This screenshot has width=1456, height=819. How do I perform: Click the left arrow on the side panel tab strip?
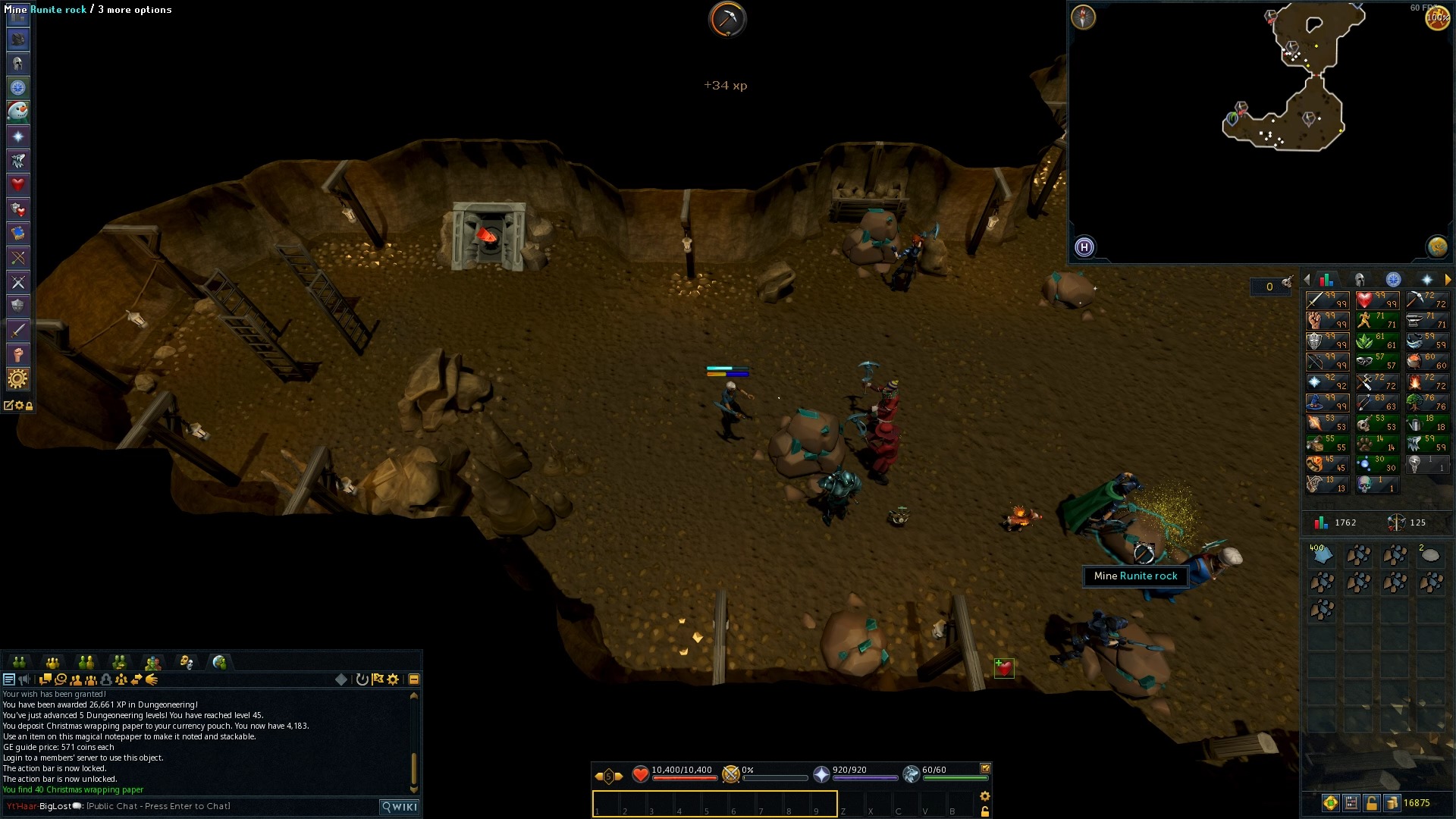[1307, 279]
